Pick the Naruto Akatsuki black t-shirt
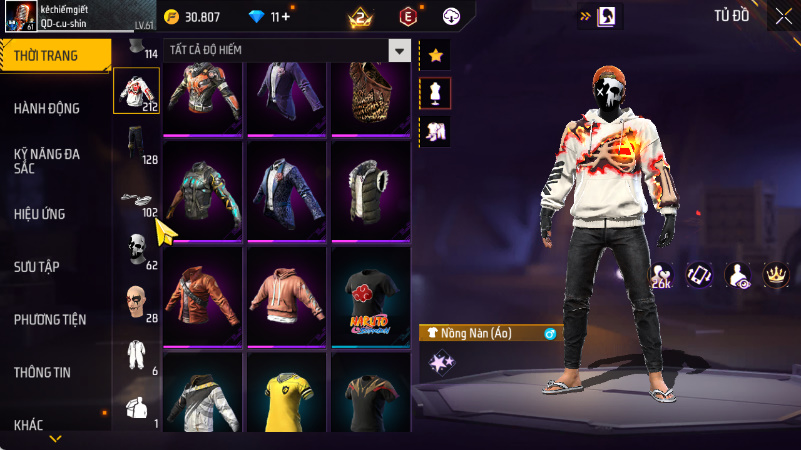 pos(371,296)
